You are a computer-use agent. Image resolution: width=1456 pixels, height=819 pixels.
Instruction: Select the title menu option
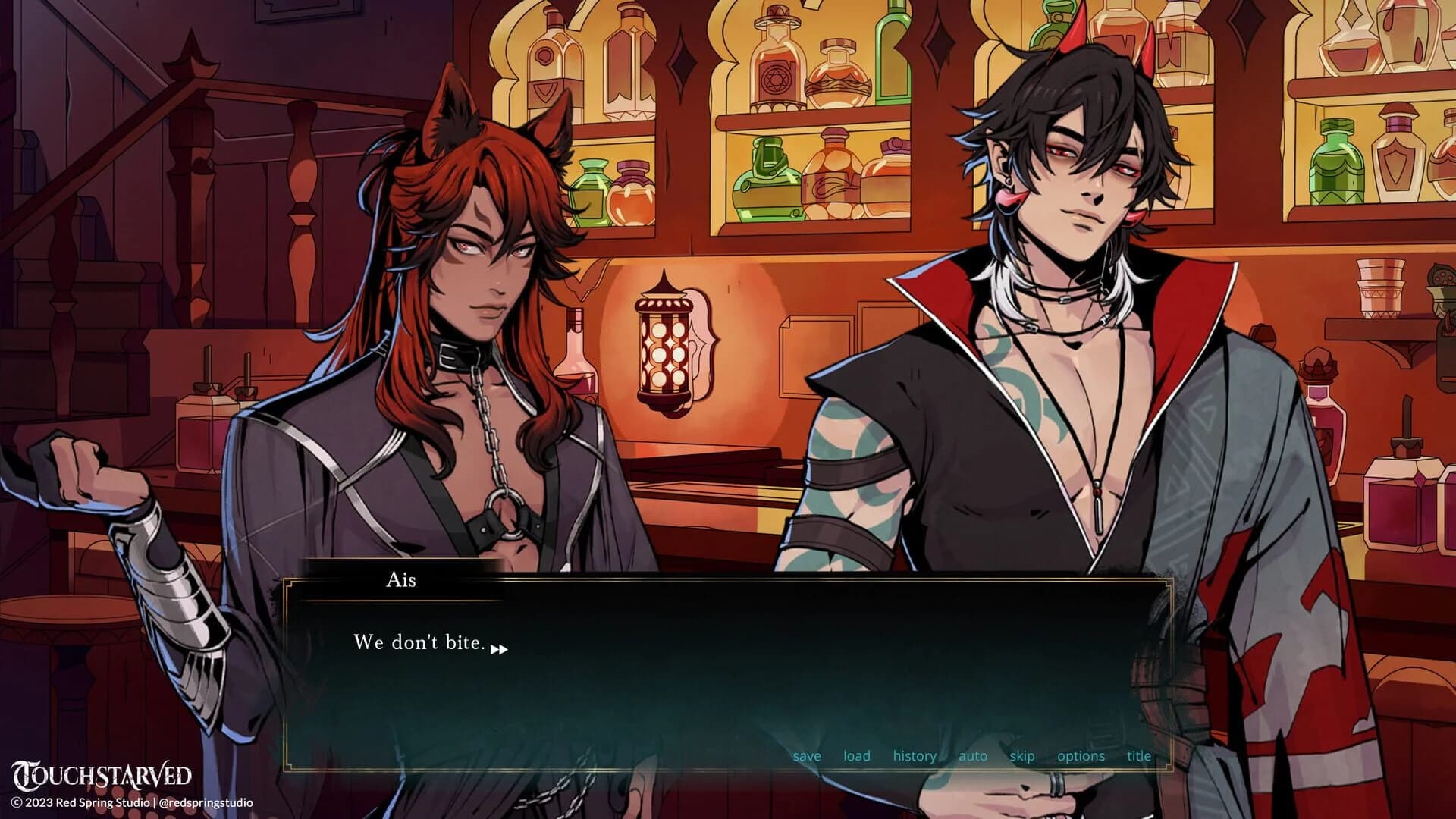pos(1137,755)
